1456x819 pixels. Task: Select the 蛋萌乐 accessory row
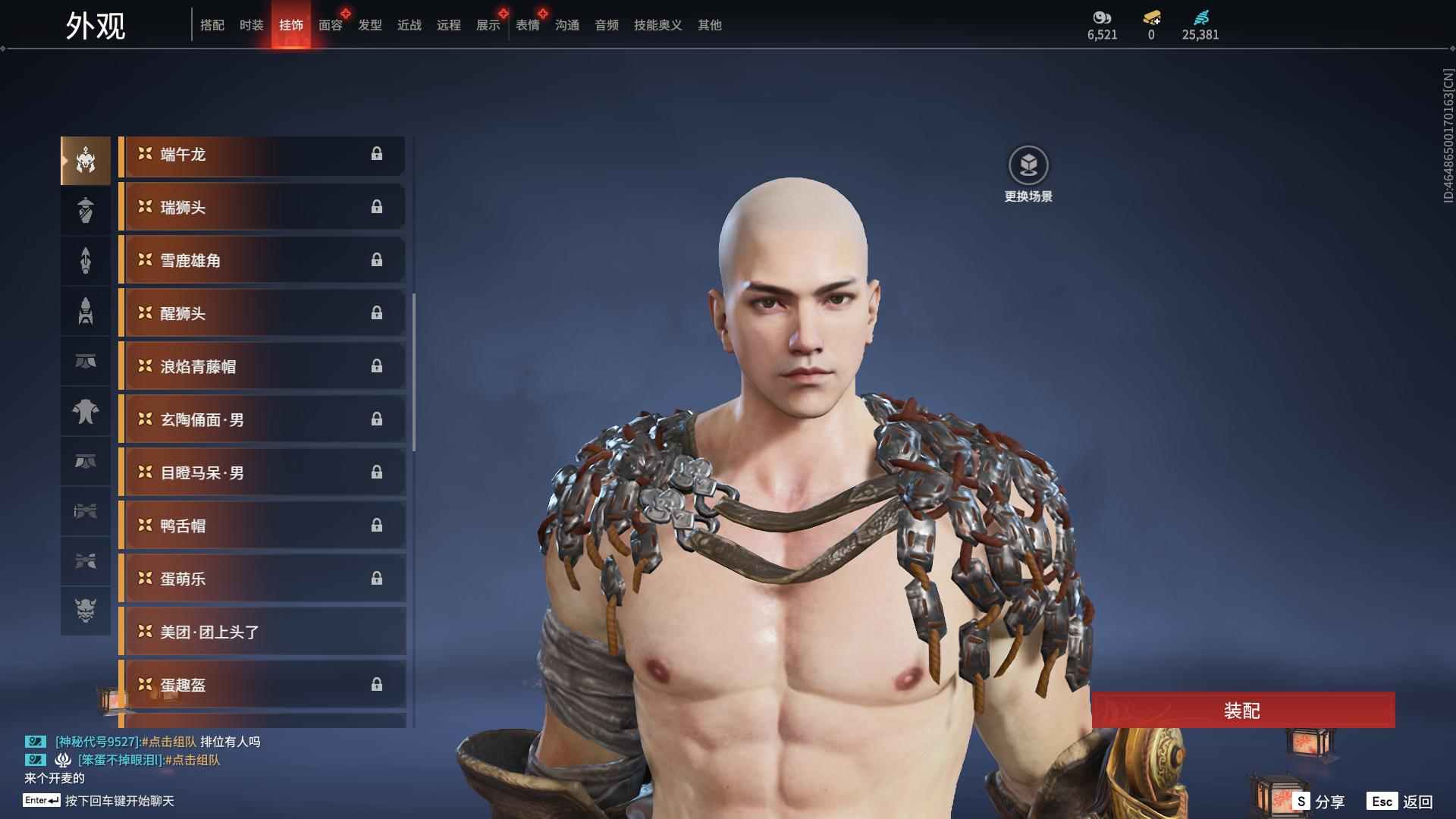262,579
